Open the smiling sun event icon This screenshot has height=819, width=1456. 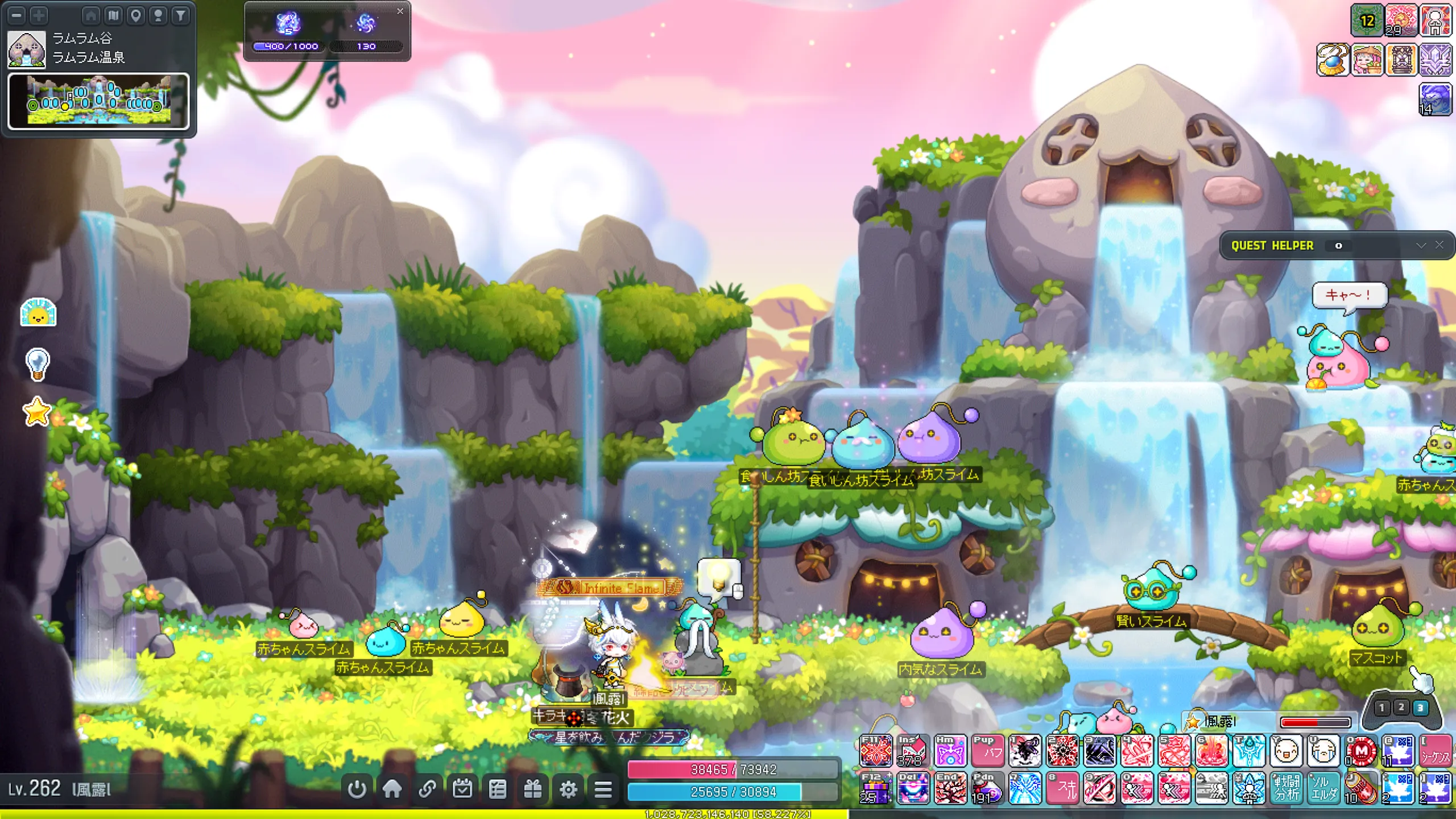pyautogui.click(x=38, y=312)
